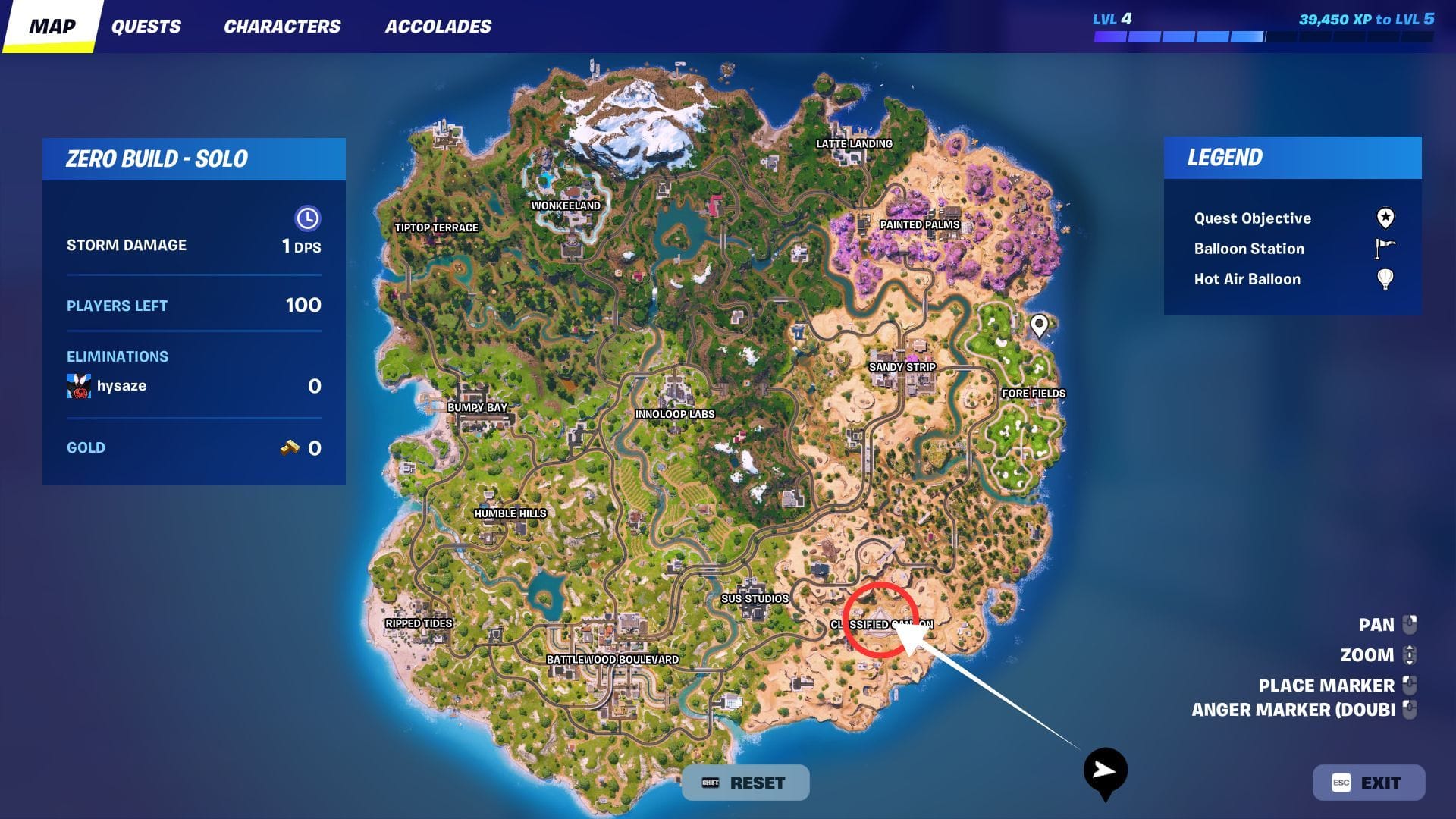Select the Hot Air Balloon legend icon
Image resolution: width=1456 pixels, height=819 pixels.
point(1385,279)
